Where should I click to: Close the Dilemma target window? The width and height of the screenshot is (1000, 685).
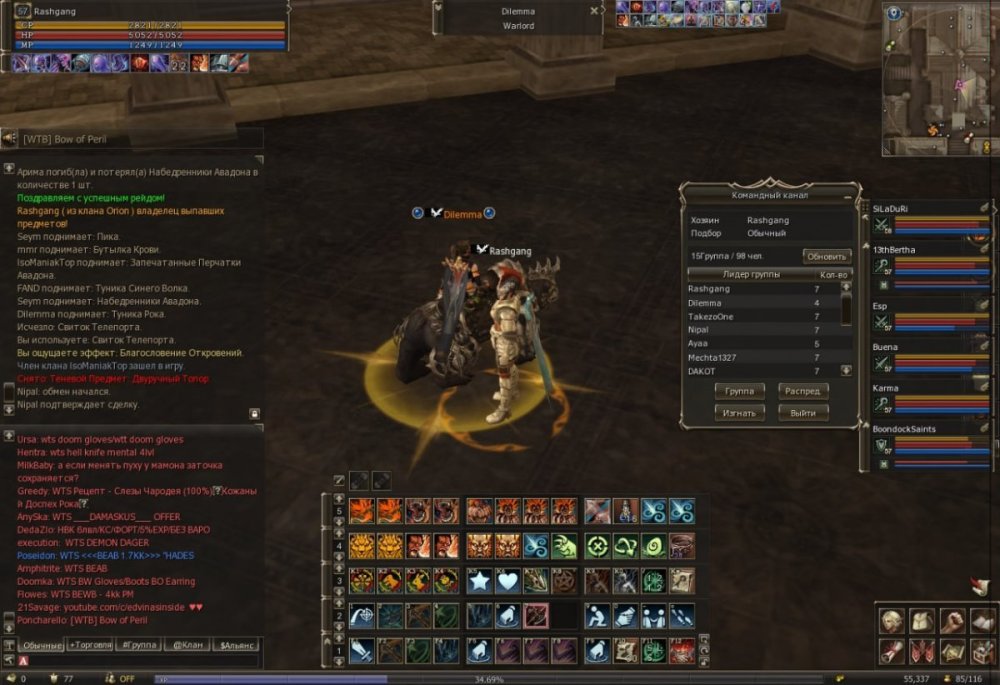click(x=594, y=11)
